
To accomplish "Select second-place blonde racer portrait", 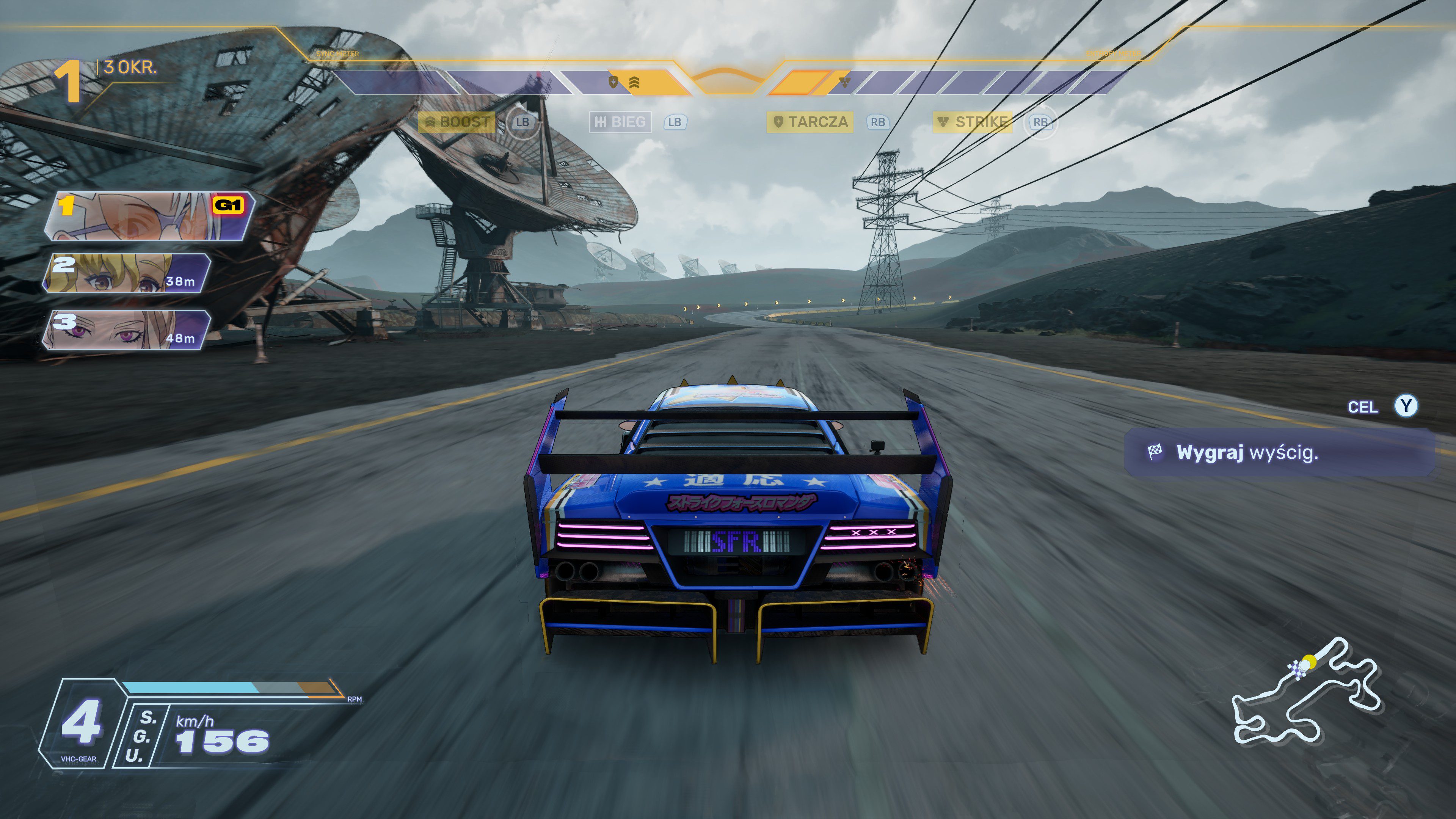I will click(x=128, y=273).
